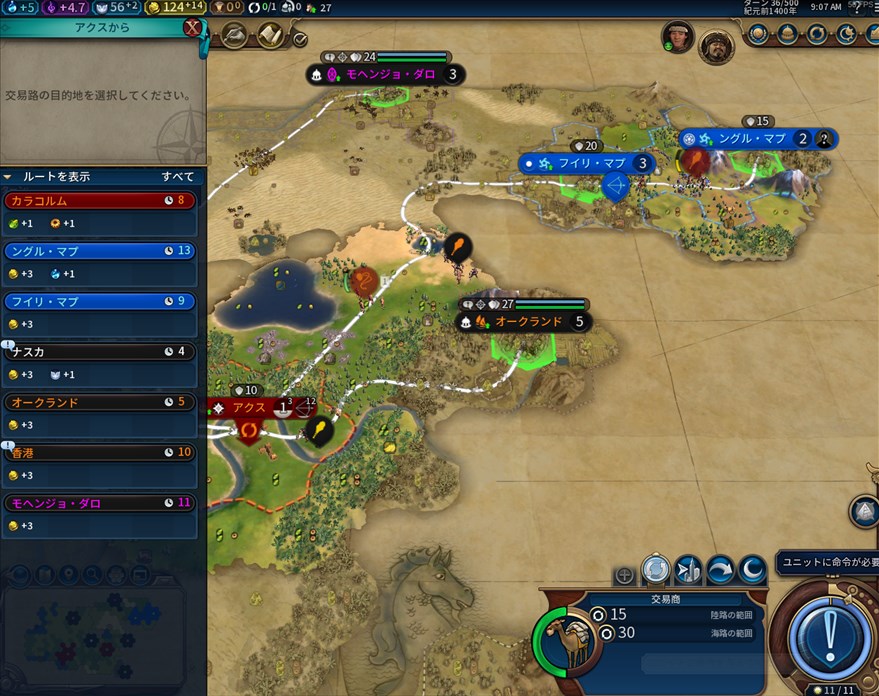Image resolution: width=879 pixels, height=696 pixels.
Task: Activate the make trade route action icon
Action: [x=655, y=570]
